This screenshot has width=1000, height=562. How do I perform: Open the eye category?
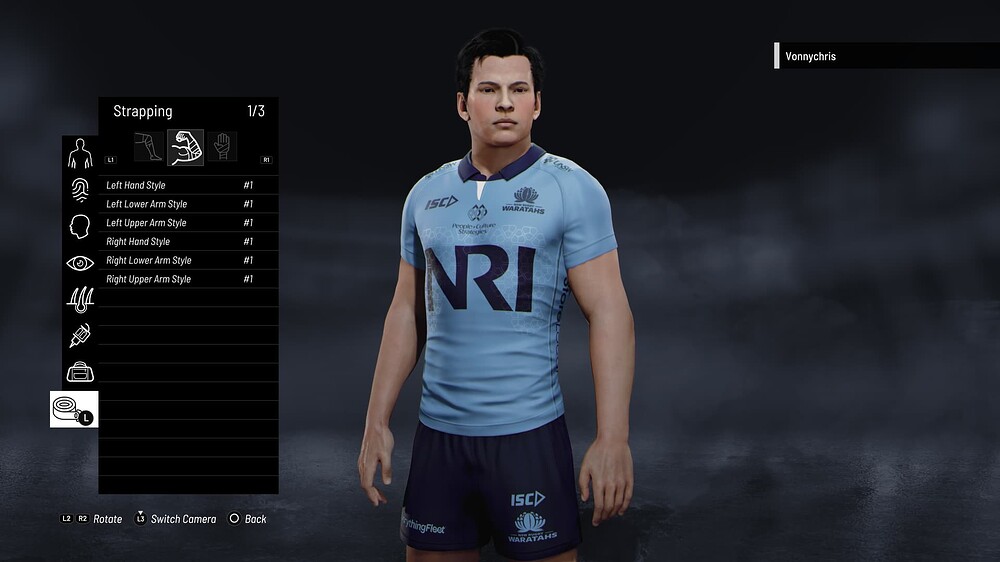click(80, 263)
